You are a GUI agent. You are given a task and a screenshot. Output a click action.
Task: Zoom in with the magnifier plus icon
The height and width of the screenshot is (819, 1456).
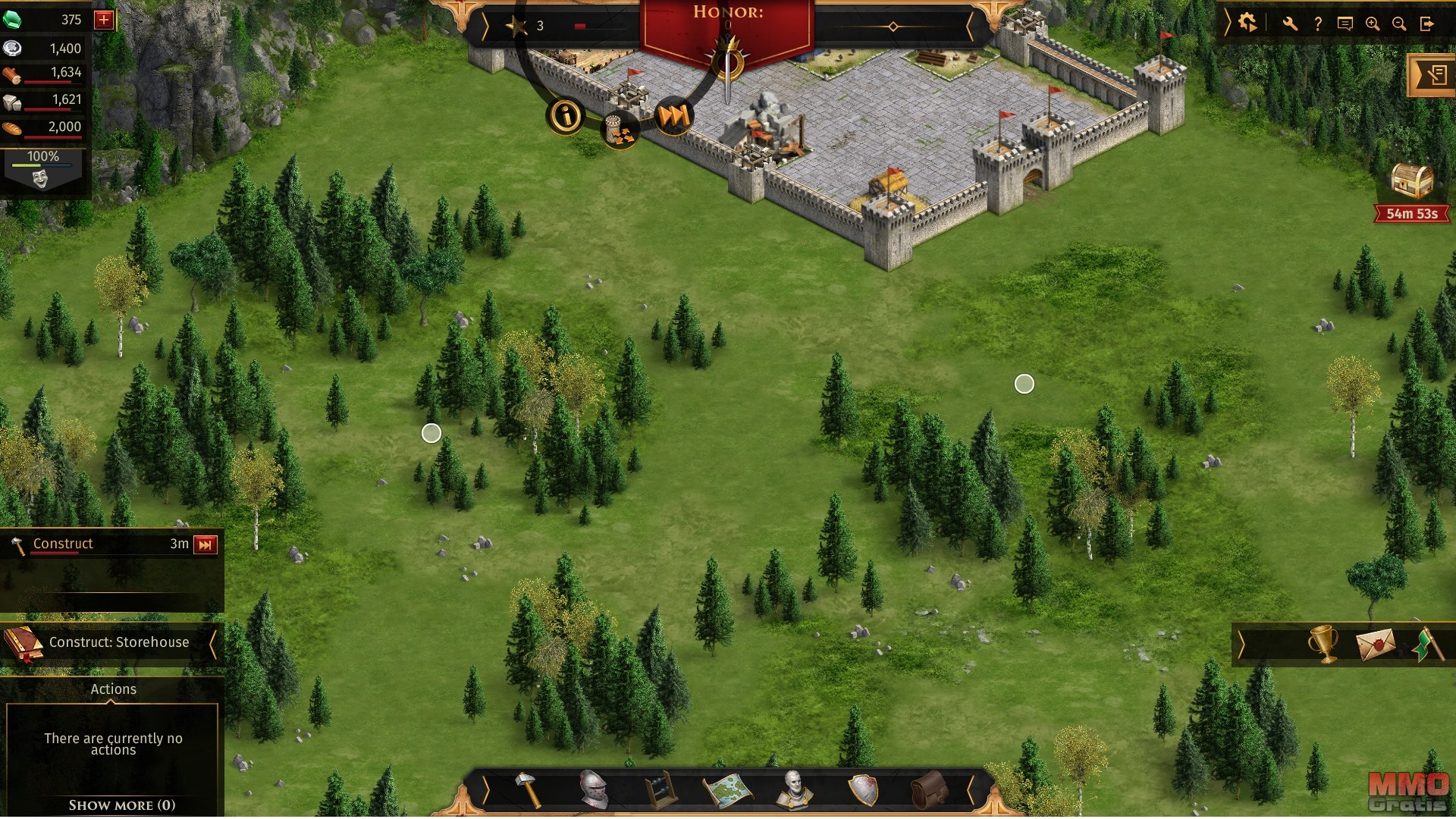pos(1373,24)
